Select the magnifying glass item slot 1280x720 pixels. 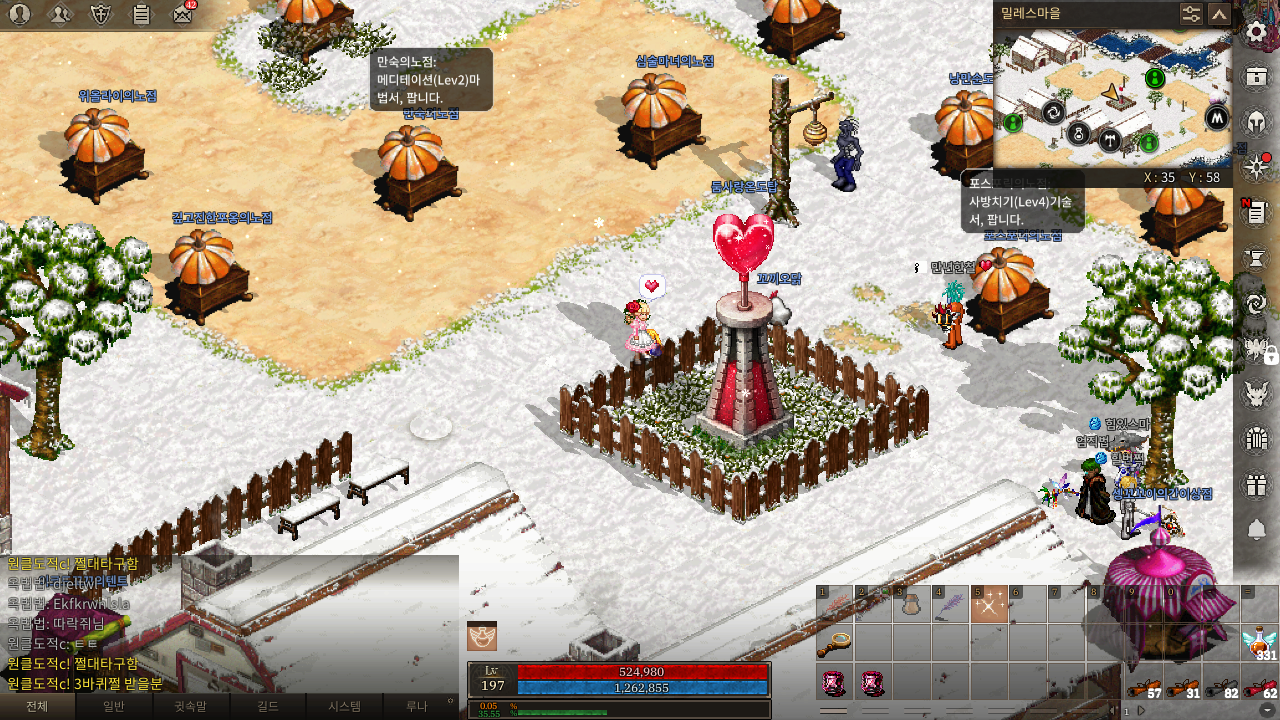pos(834,643)
